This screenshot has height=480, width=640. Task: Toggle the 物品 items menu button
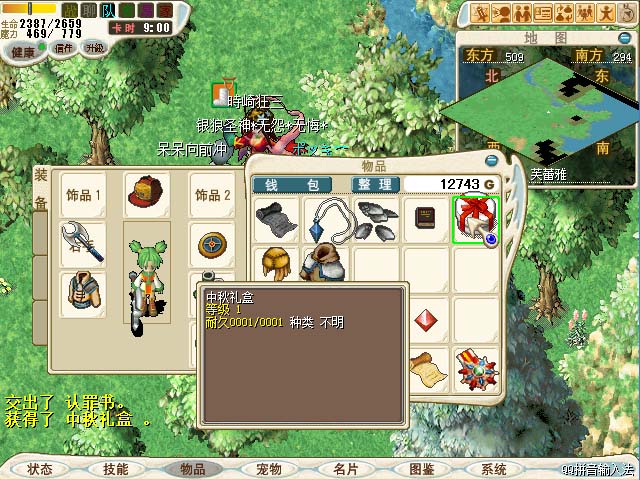192,468
